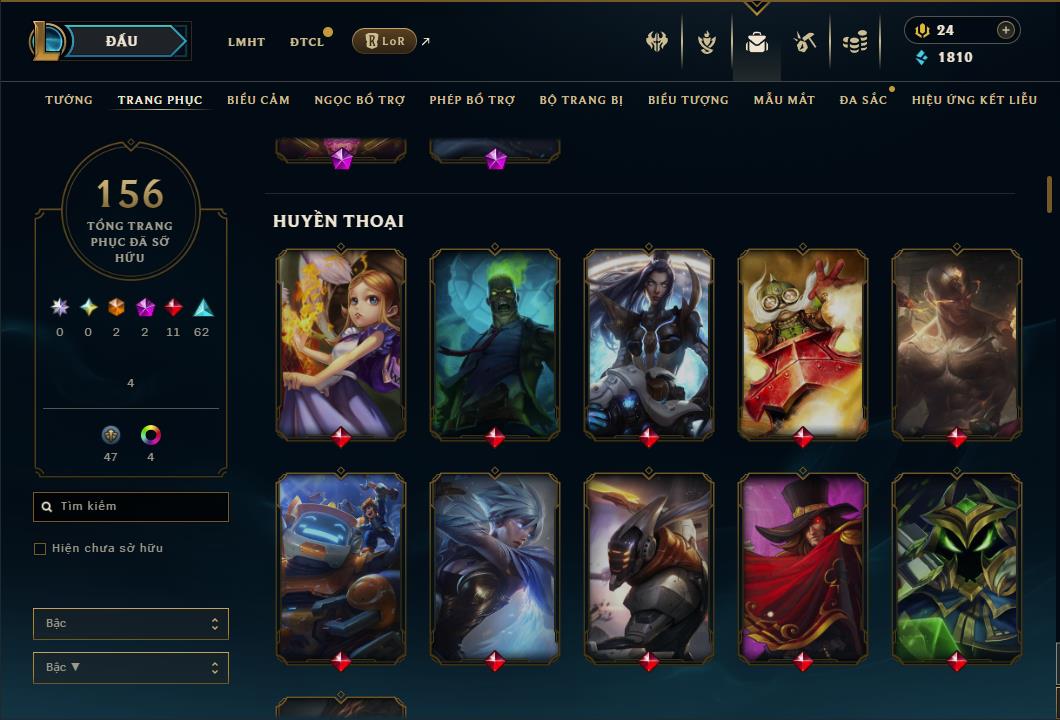Switch to the Tướng tab

(x=69, y=100)
